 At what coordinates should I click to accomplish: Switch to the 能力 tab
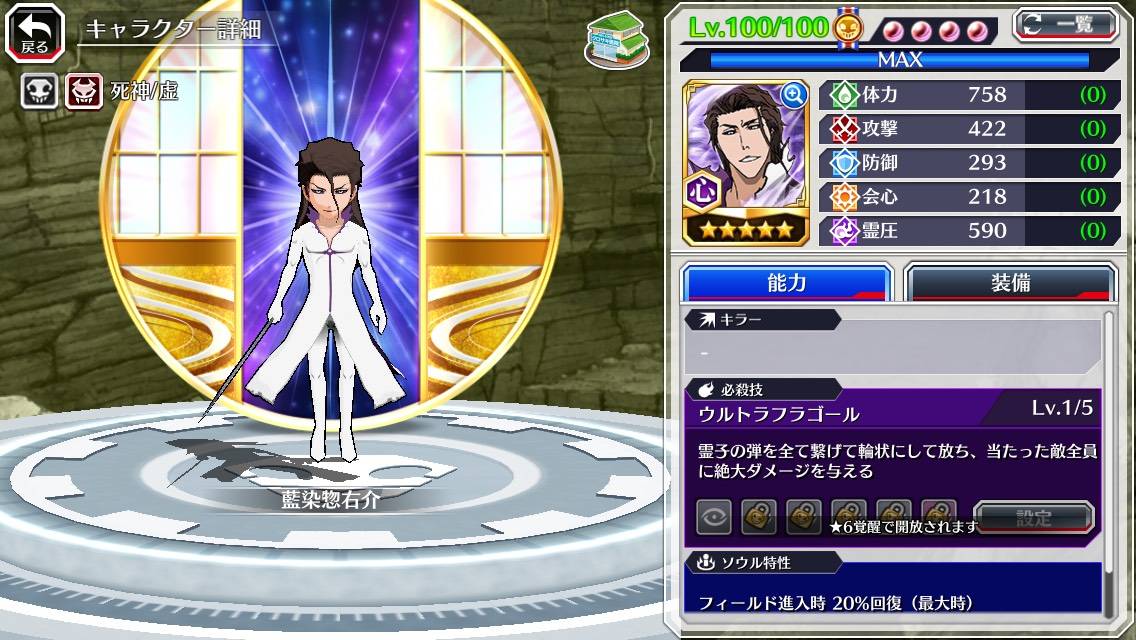point(786,283)
